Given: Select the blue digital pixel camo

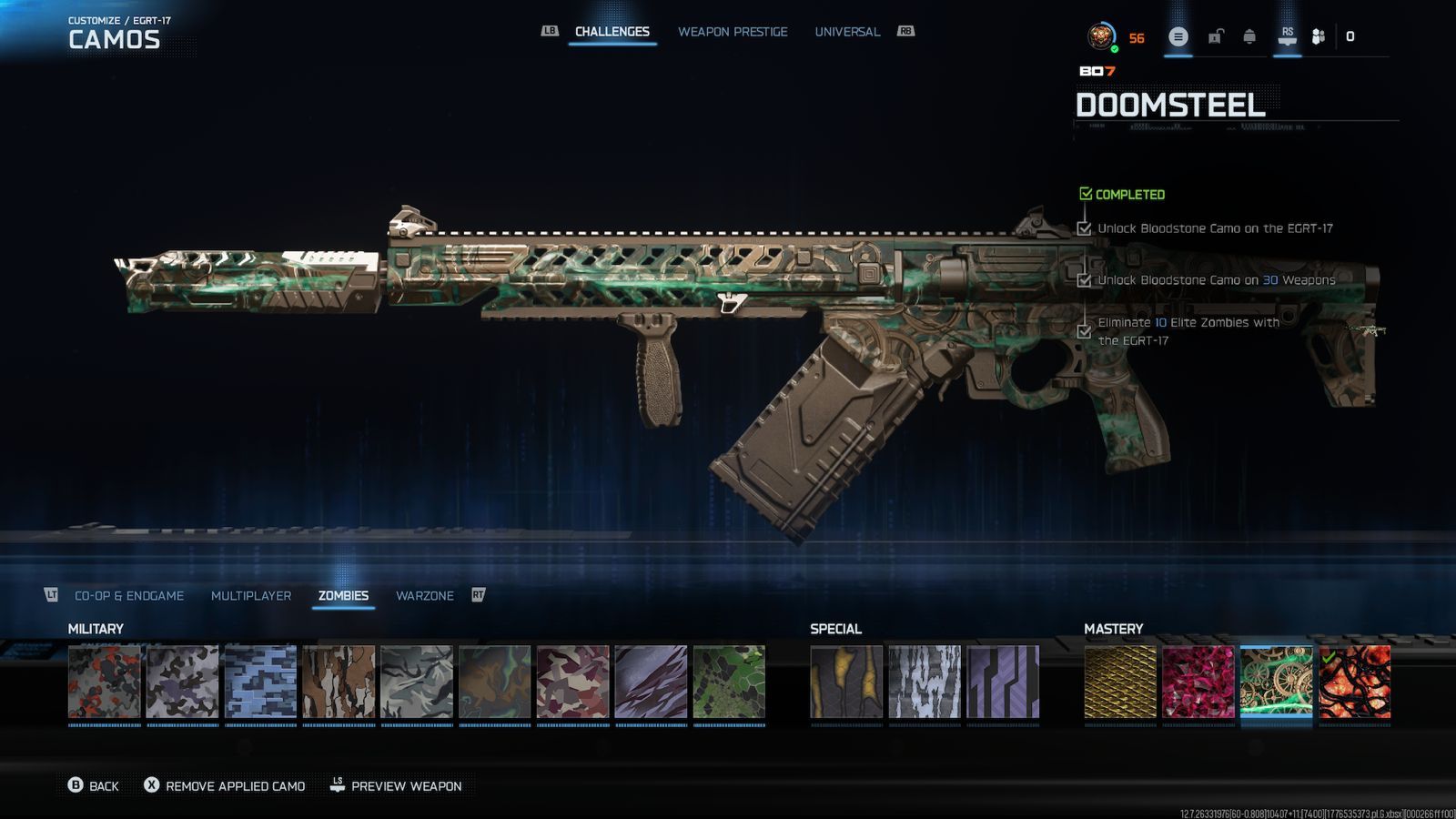Looking at the screenshot, I should coord(260,682).
